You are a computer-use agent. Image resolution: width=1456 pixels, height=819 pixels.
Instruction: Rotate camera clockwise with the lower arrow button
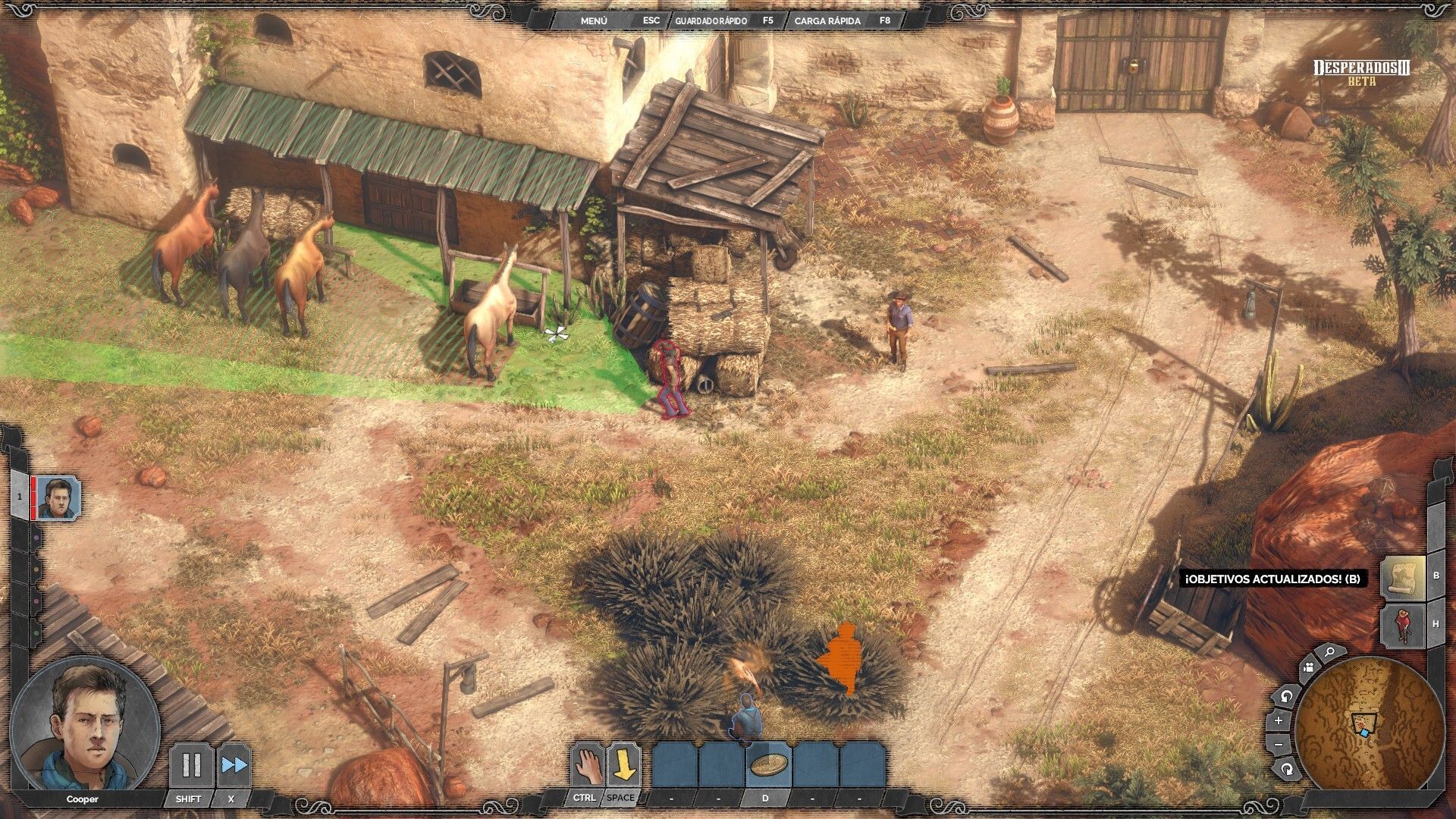click(x=1287, y=769)
